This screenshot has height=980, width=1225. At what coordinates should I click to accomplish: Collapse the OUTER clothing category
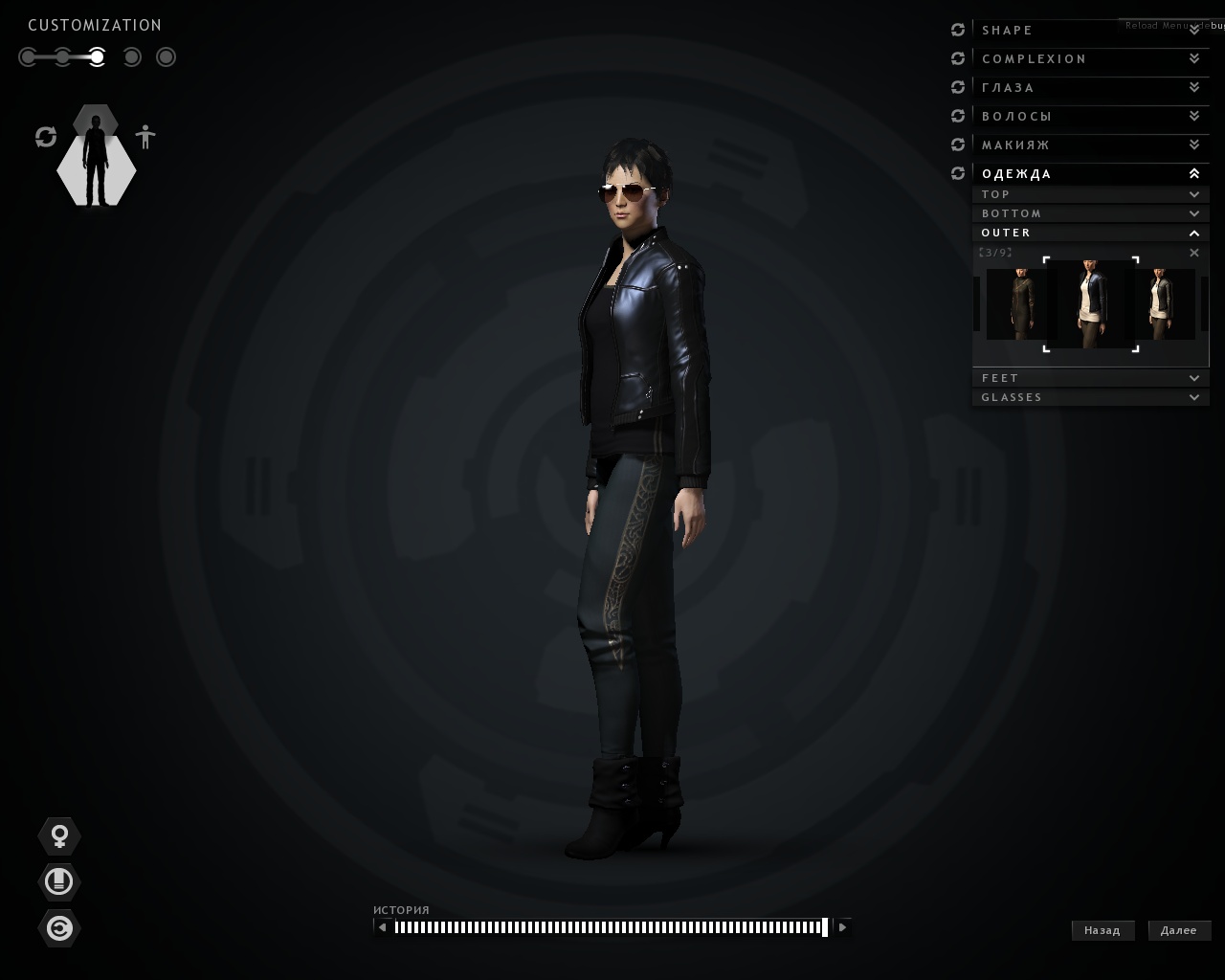[1089, 233]
